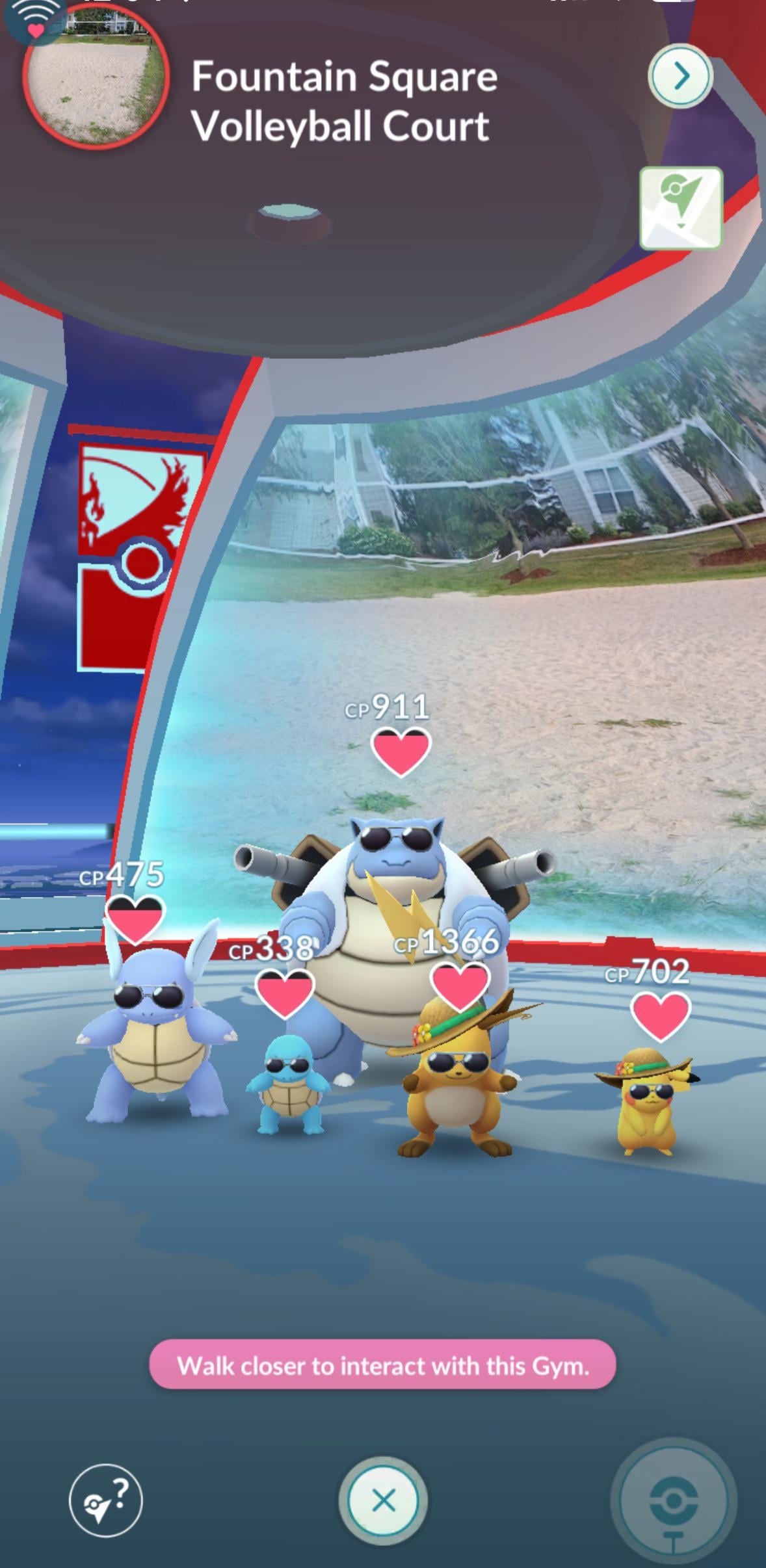Open the map directions icon
Viewport: 766px width, 1568px height.
coord(681,208)
